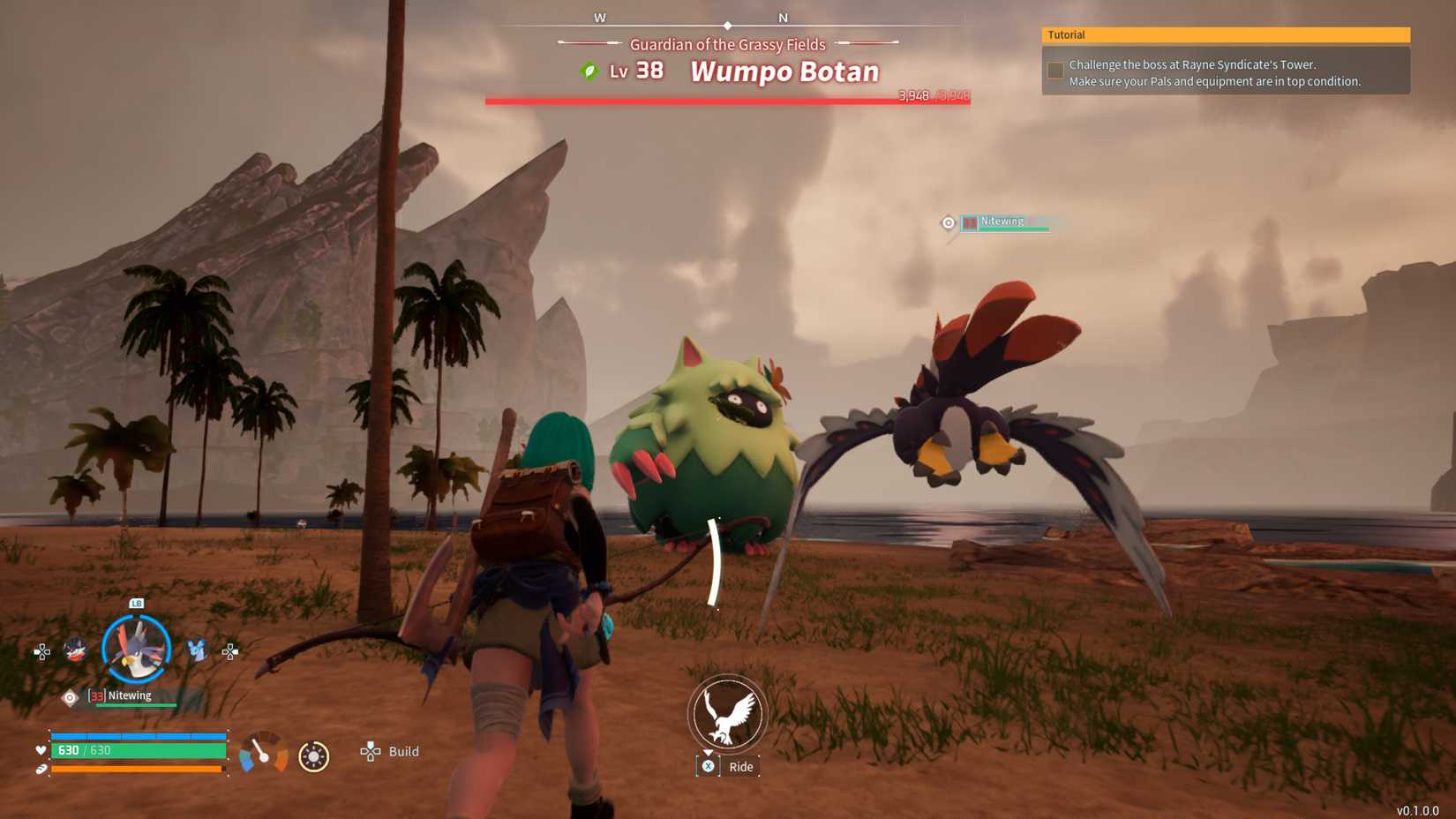Select the Tutorial header bar
Viewport: 1456px width, 819px height.
point(1226,34)
